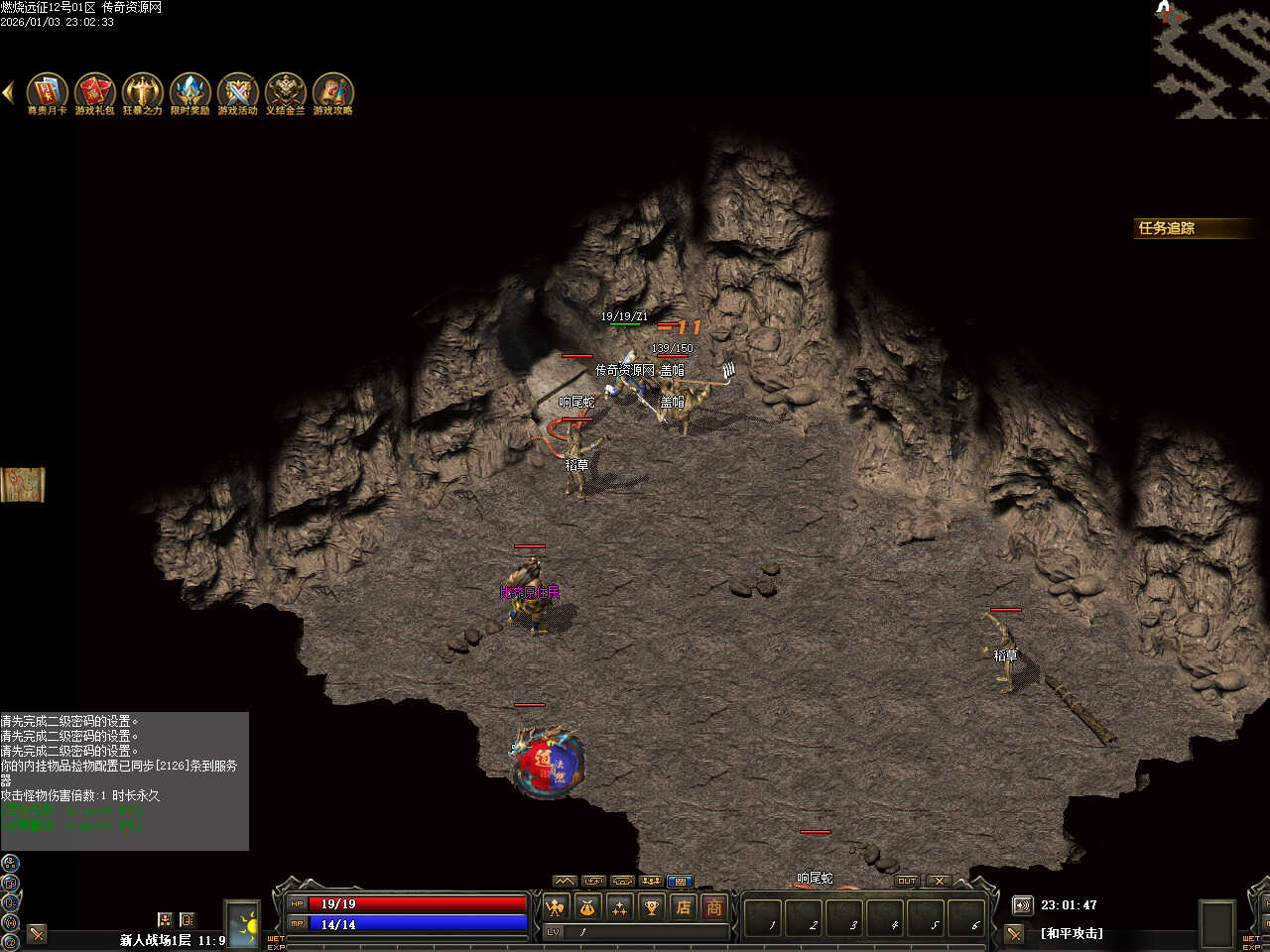
Task: Open the 商 mall button
Action: [x=714, y=906]
